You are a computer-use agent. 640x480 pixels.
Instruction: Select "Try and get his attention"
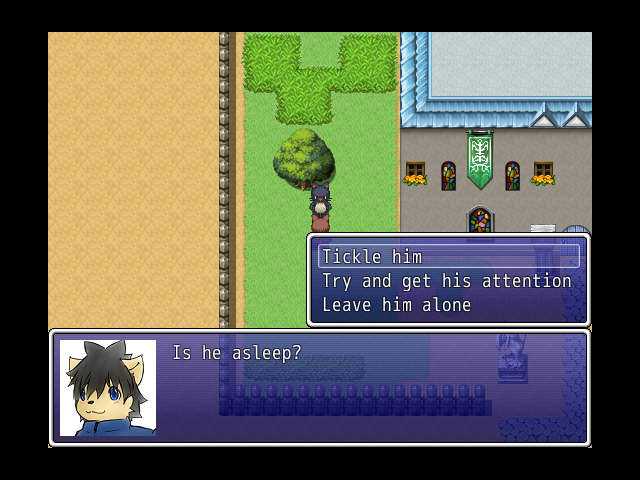[x=446, y=281]
